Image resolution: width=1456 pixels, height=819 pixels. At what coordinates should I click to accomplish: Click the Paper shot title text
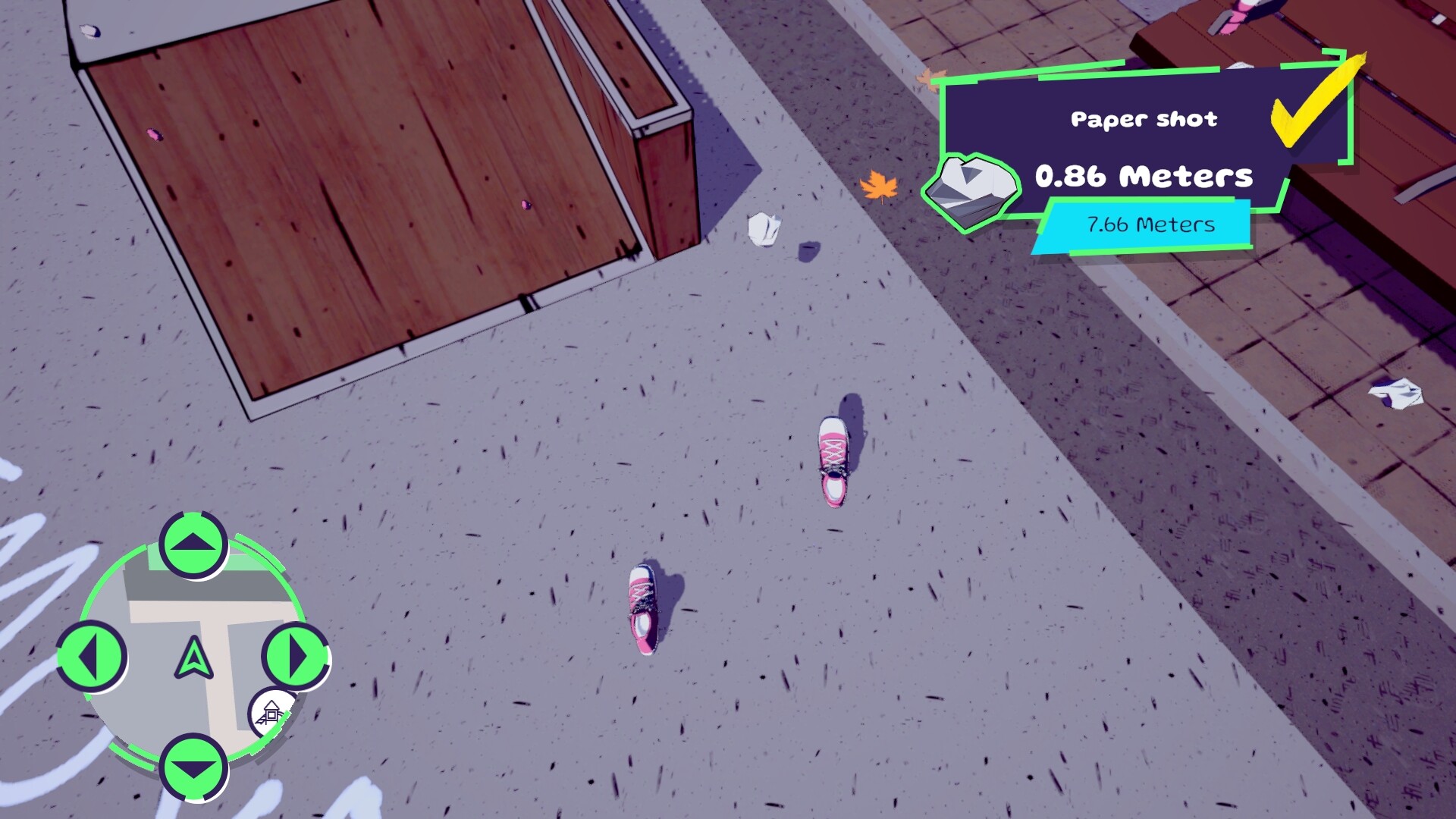click(x=1145, y=118)
